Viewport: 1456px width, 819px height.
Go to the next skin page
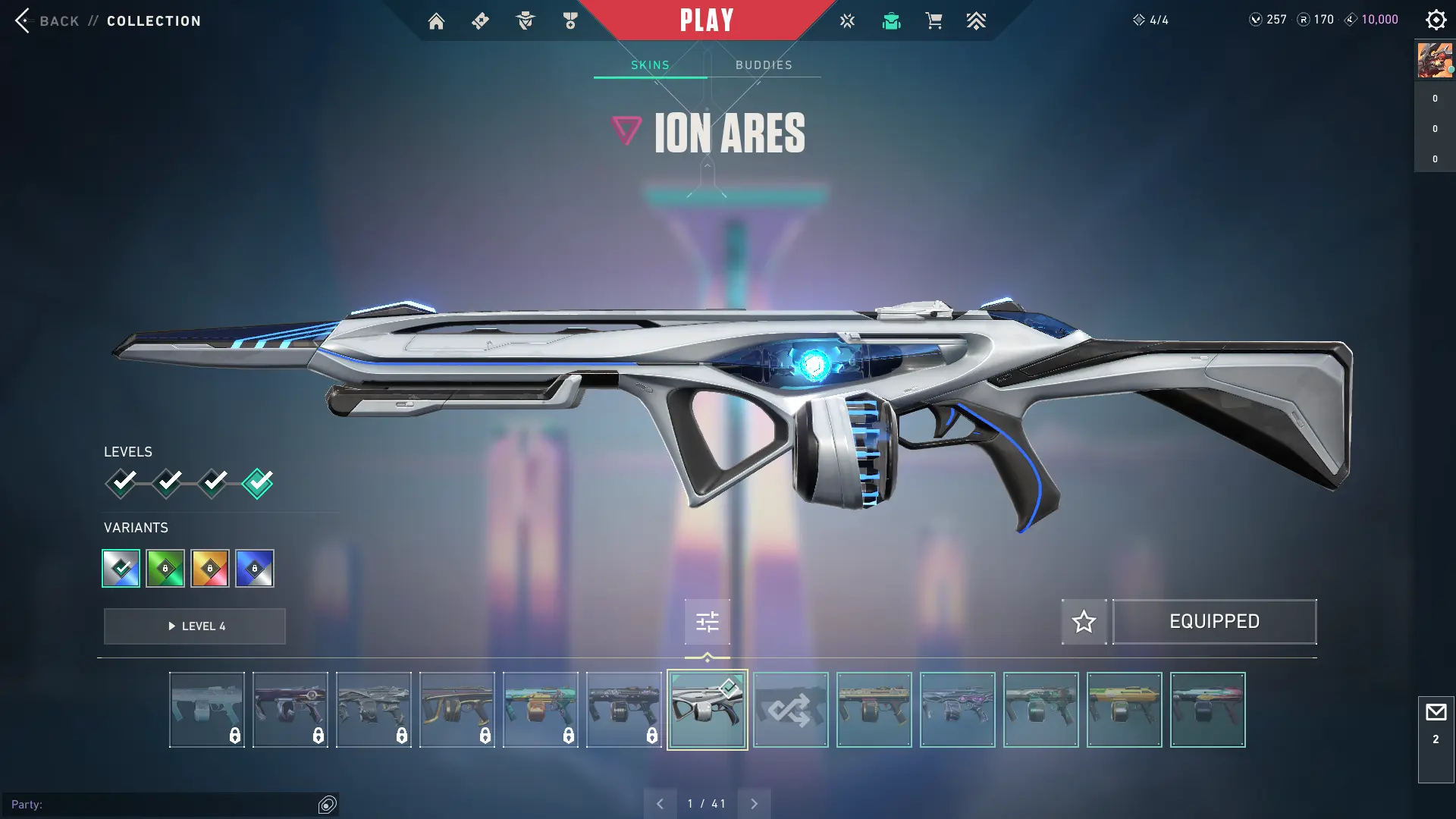click(x=754, y=804)
